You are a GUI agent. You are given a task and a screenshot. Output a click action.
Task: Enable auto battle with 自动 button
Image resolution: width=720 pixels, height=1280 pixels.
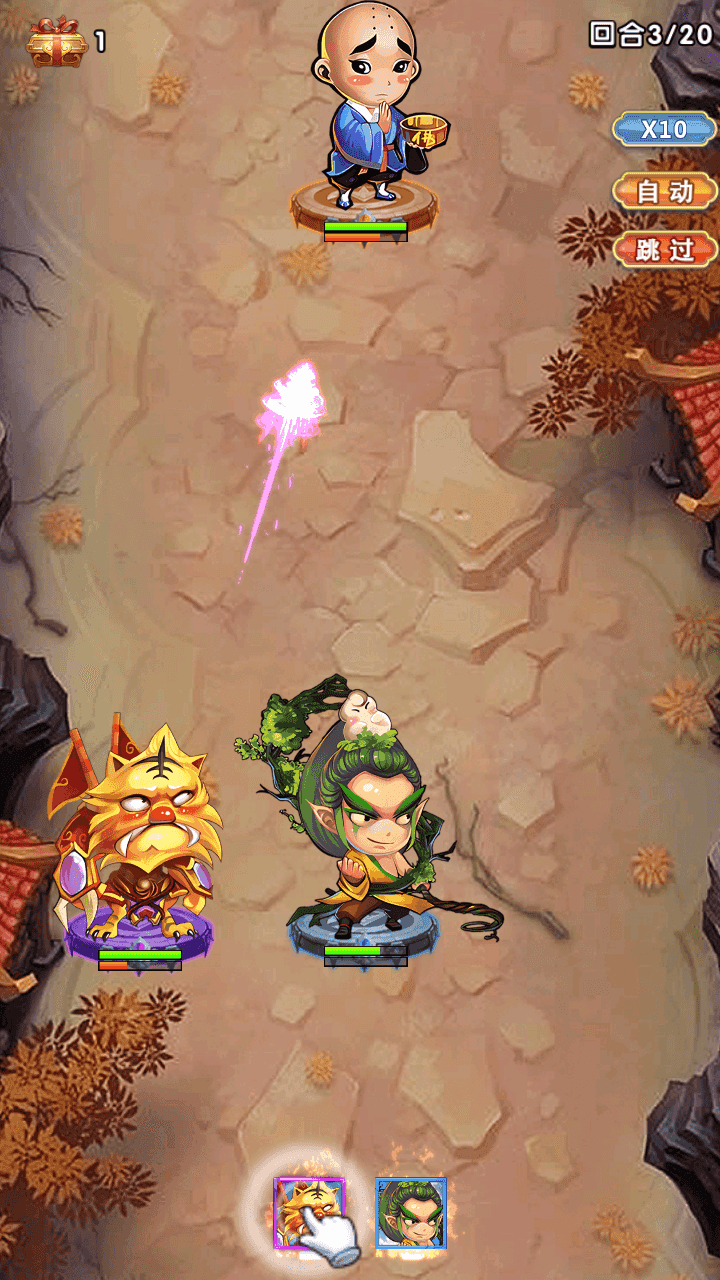click(664, 190)
